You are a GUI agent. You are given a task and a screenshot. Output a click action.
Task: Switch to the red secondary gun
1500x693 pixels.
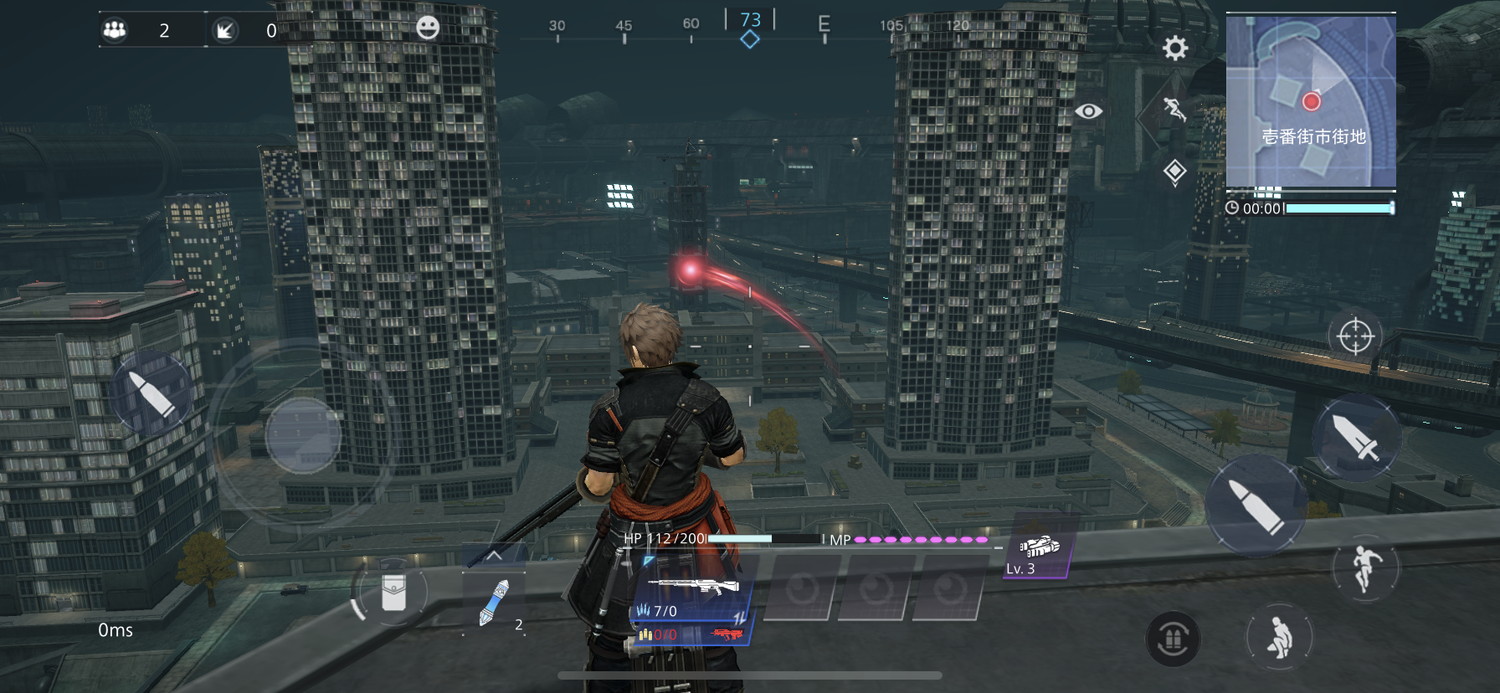click(727, 635)
